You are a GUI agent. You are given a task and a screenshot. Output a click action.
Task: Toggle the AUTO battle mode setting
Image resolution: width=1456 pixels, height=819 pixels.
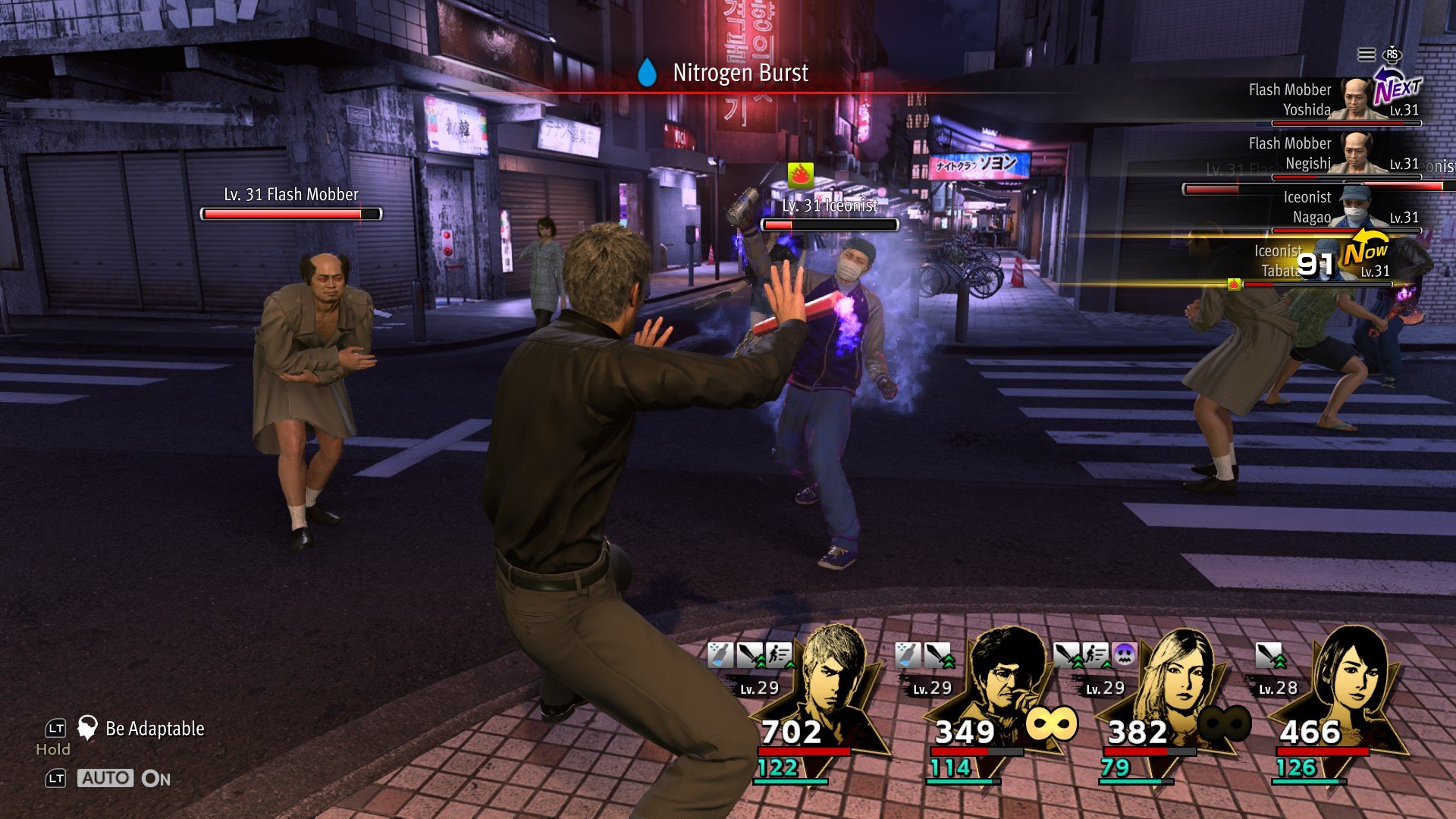[105, 778]
